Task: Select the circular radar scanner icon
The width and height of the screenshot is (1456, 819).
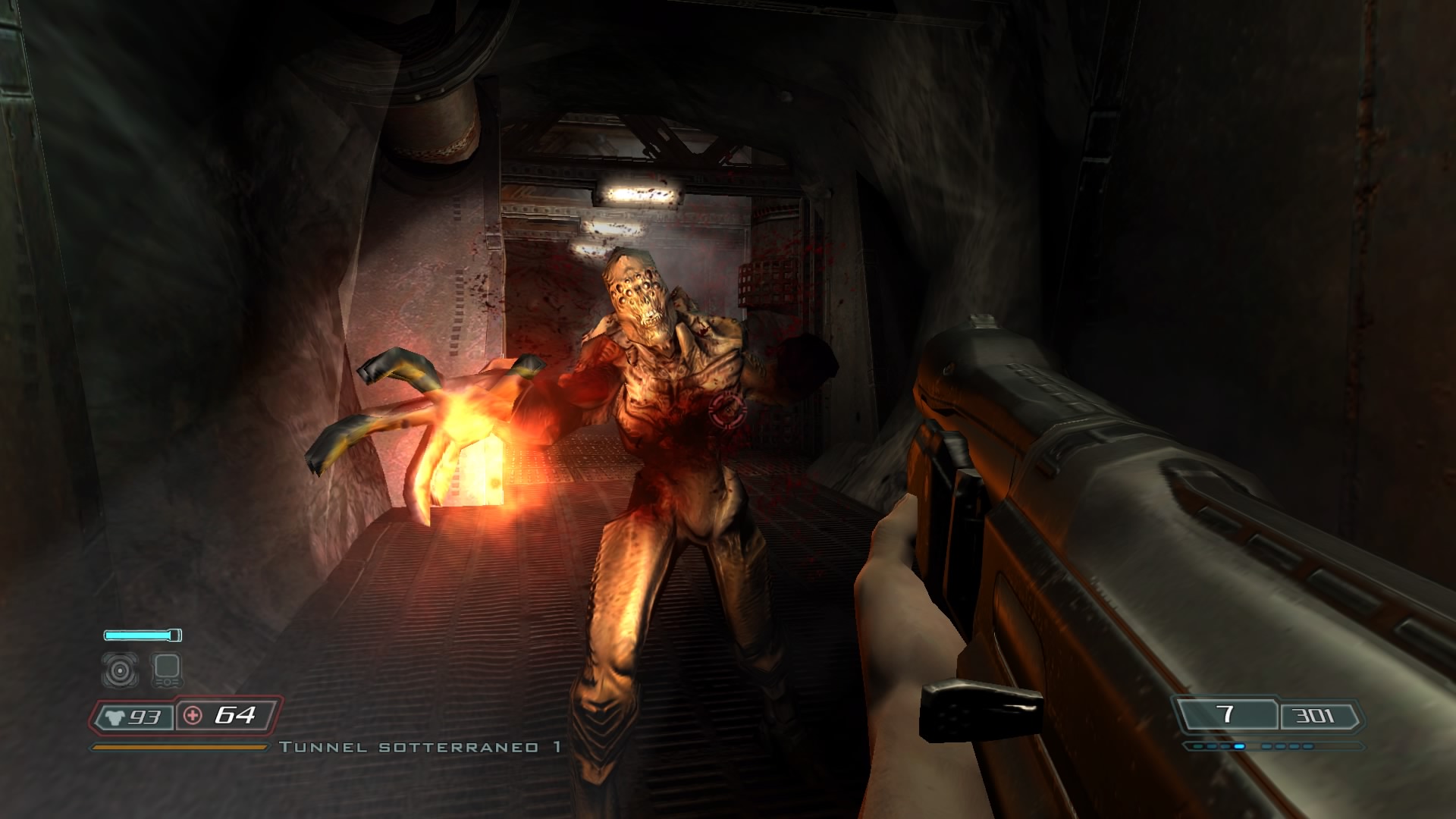Action: tap(121, 670)
